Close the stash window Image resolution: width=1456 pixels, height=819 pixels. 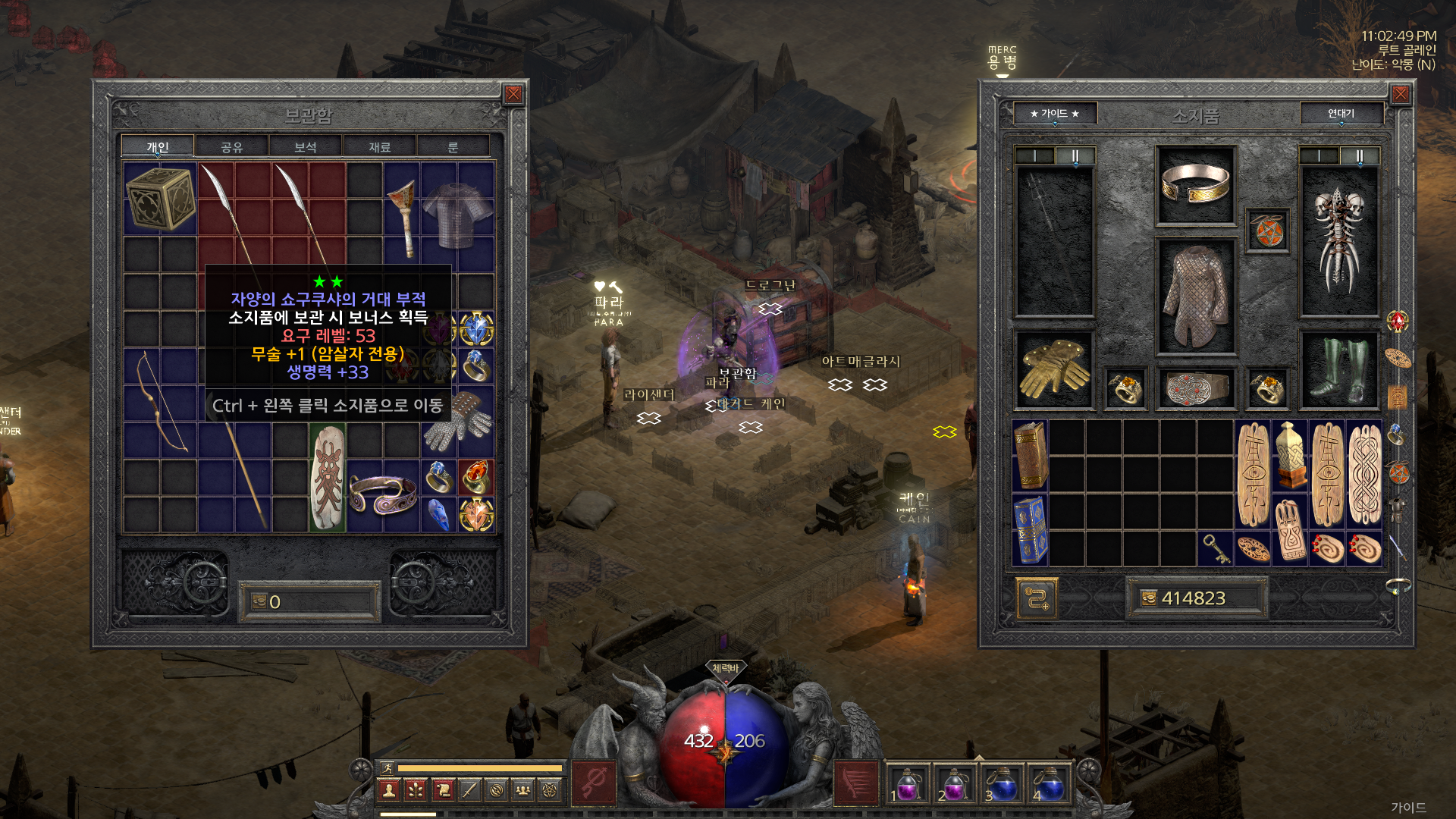pyautogui.click(x=513, y=94)
